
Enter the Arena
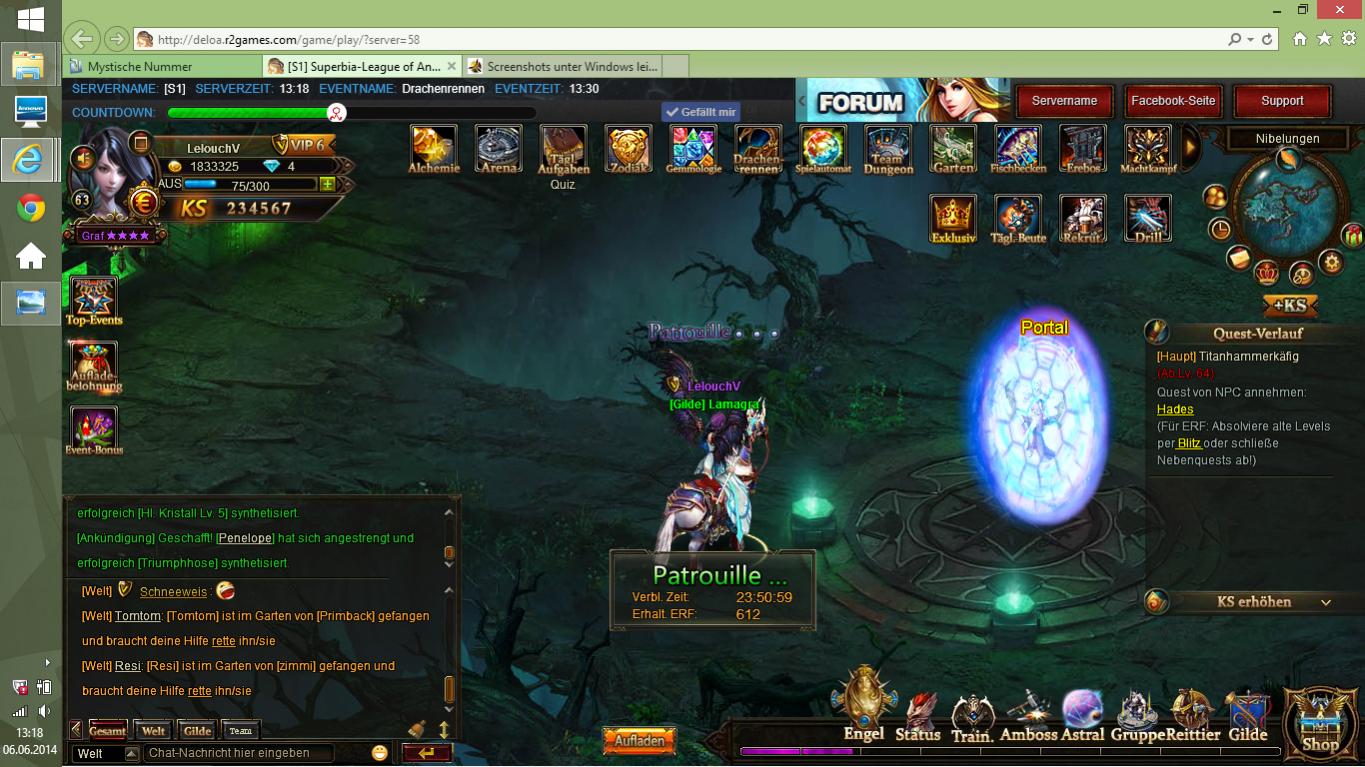[497, 147]
